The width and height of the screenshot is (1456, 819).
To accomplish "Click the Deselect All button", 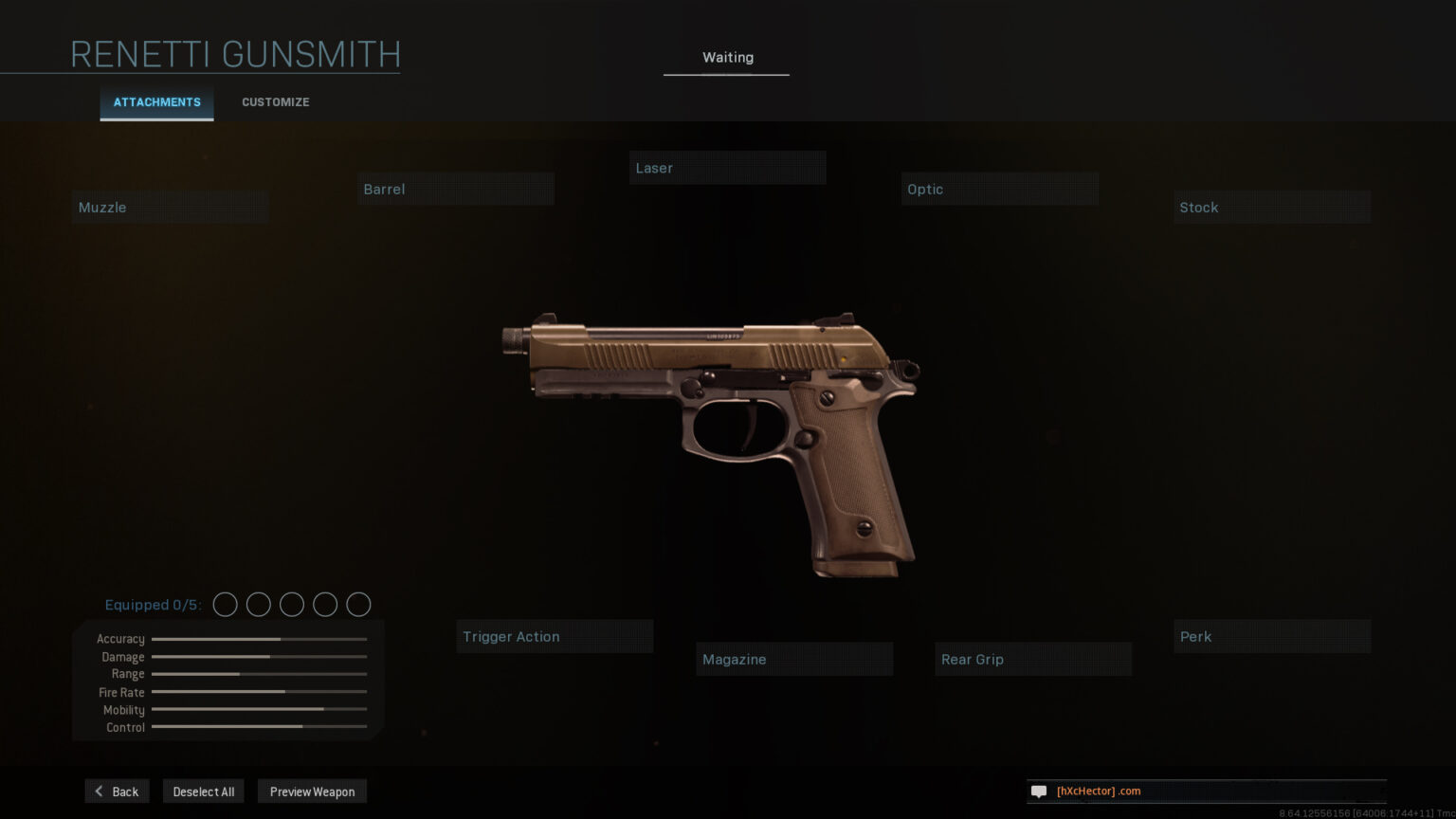I will coord(204,792).
